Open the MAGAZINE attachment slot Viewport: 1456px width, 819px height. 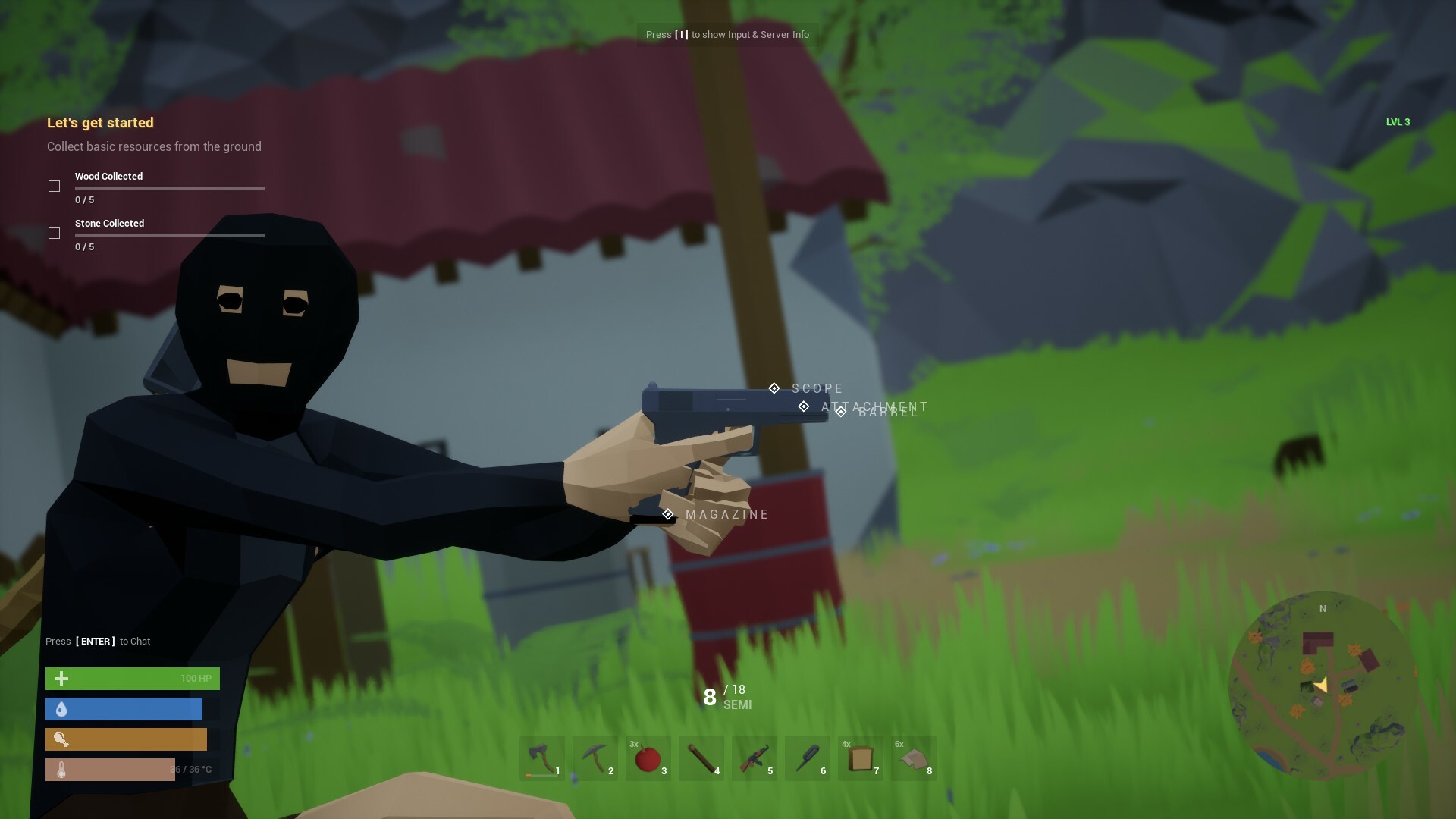668,514
